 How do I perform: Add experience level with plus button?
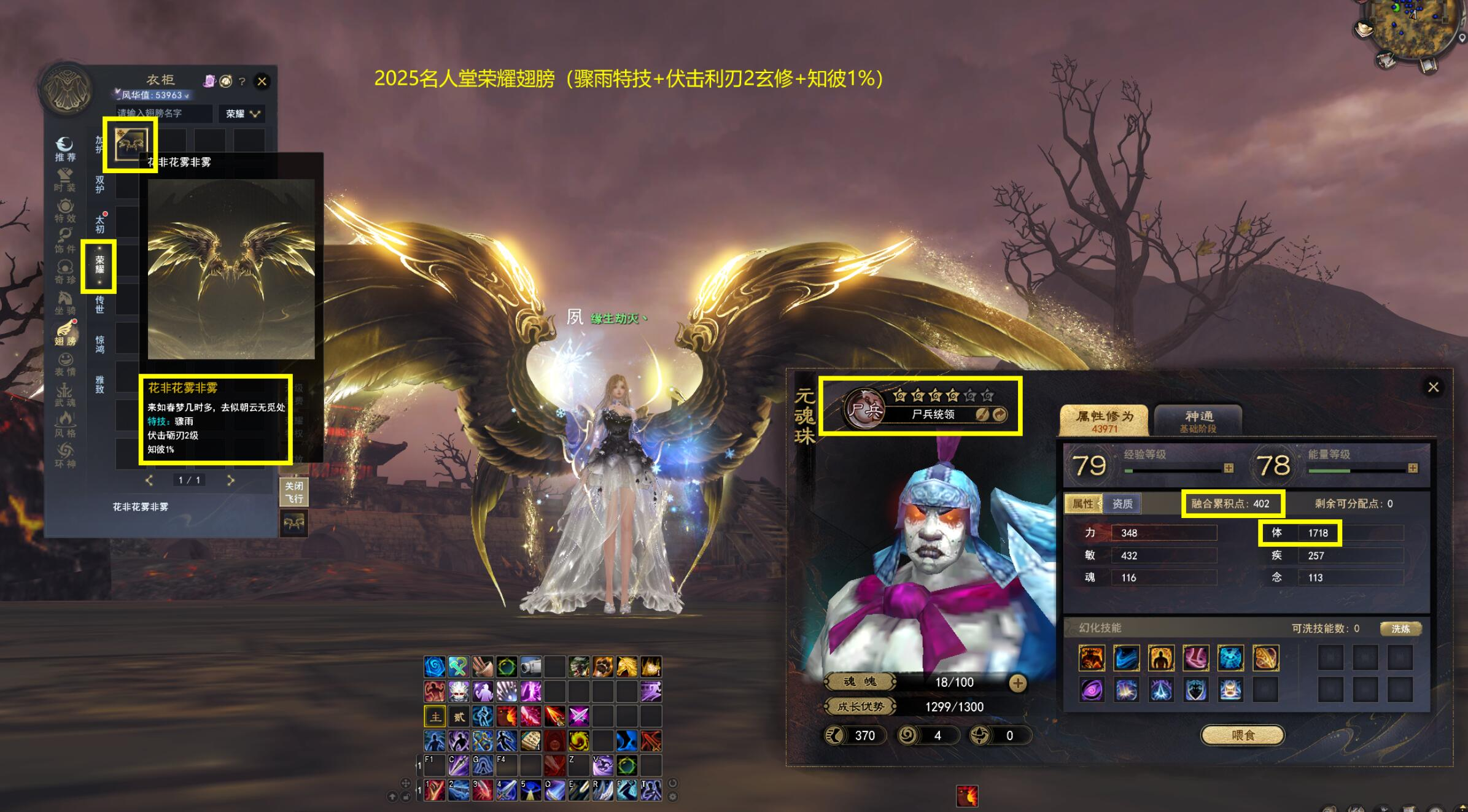(x=1228, y=468)
